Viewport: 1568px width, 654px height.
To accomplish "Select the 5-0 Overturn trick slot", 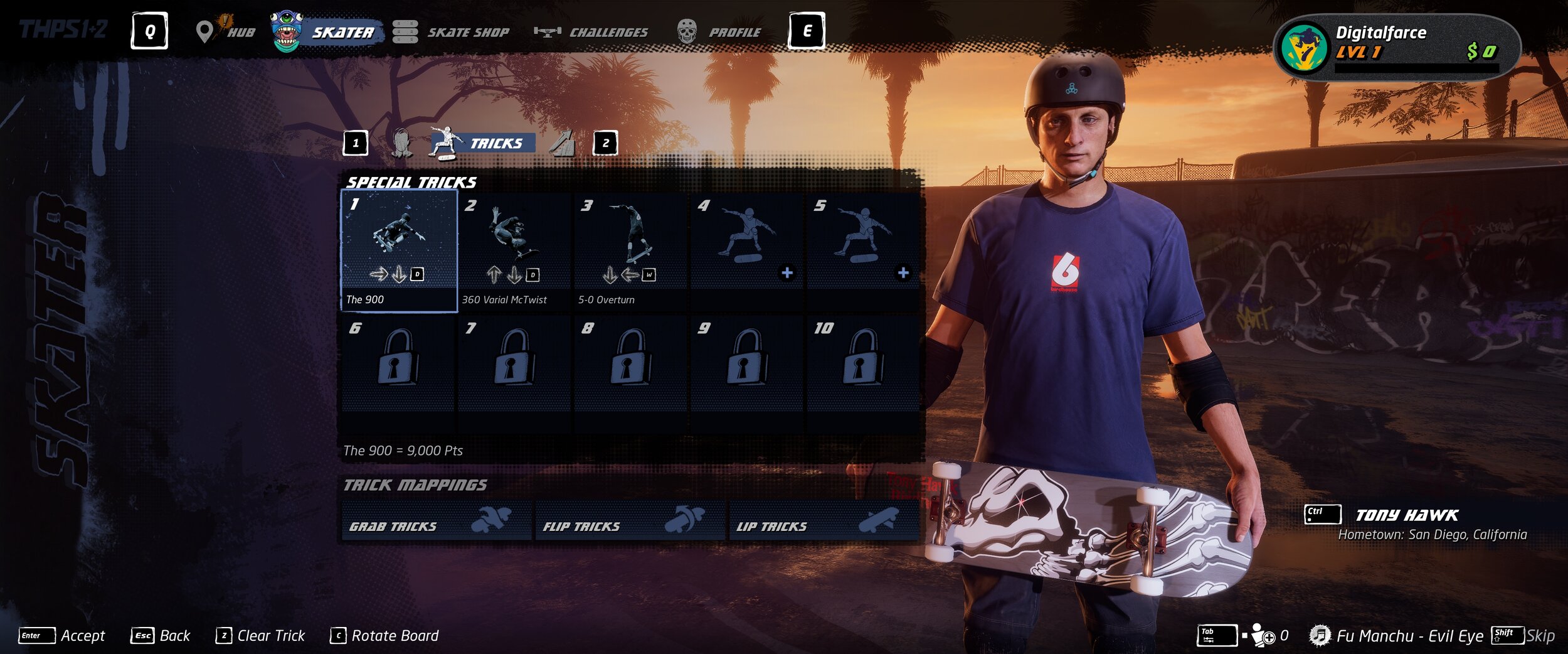I will pos(630,250).
